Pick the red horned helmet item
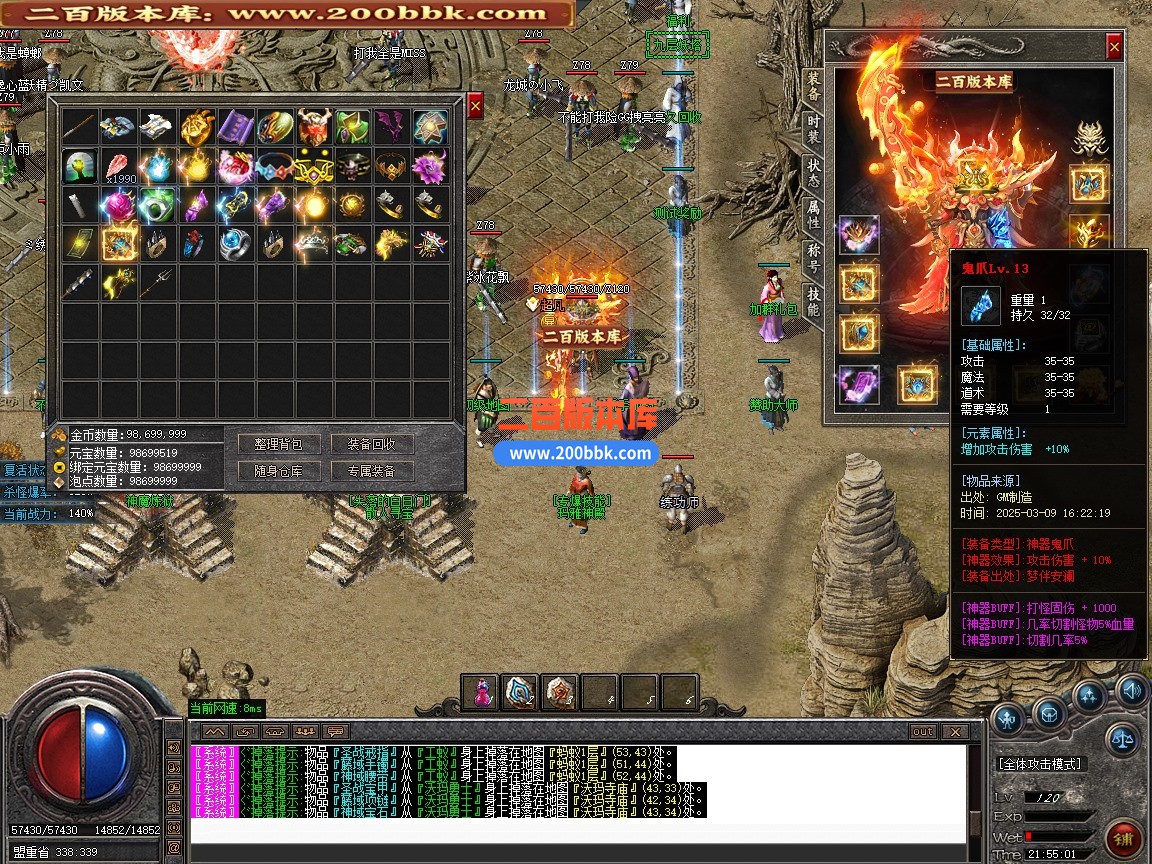 pos(313,127)
